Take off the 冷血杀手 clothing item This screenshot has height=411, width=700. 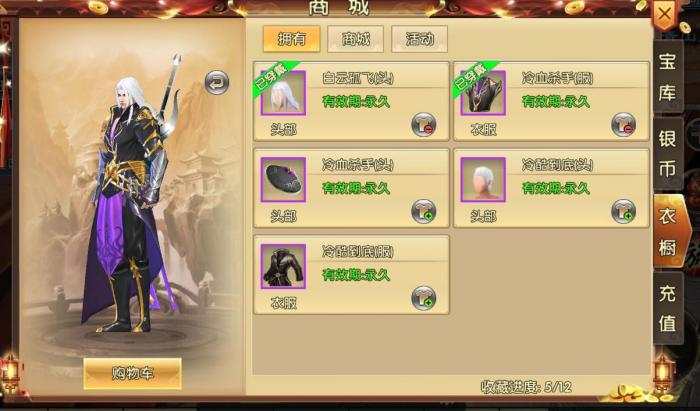[x=624, y=125]
